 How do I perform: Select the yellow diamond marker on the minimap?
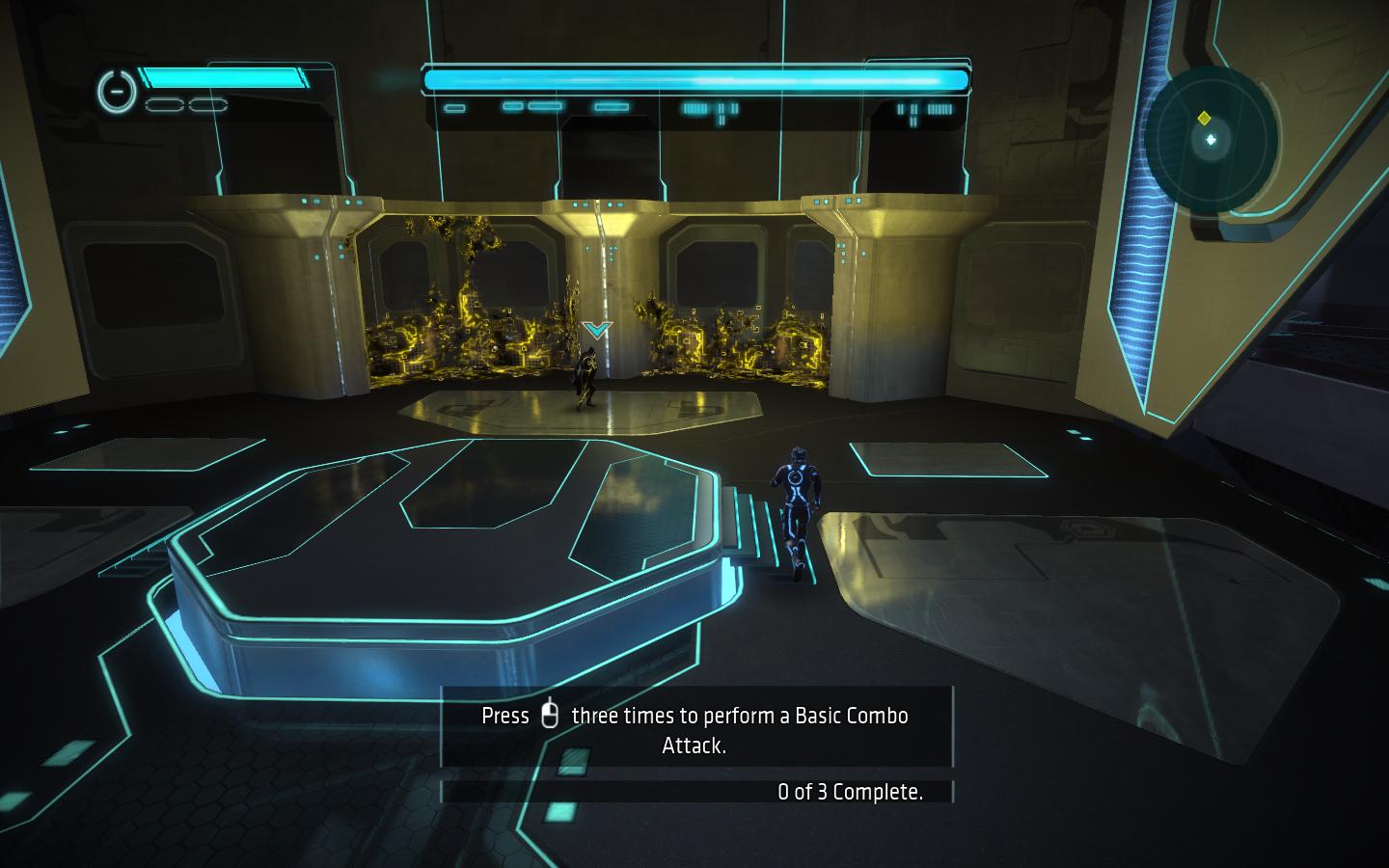(1204, 118)
